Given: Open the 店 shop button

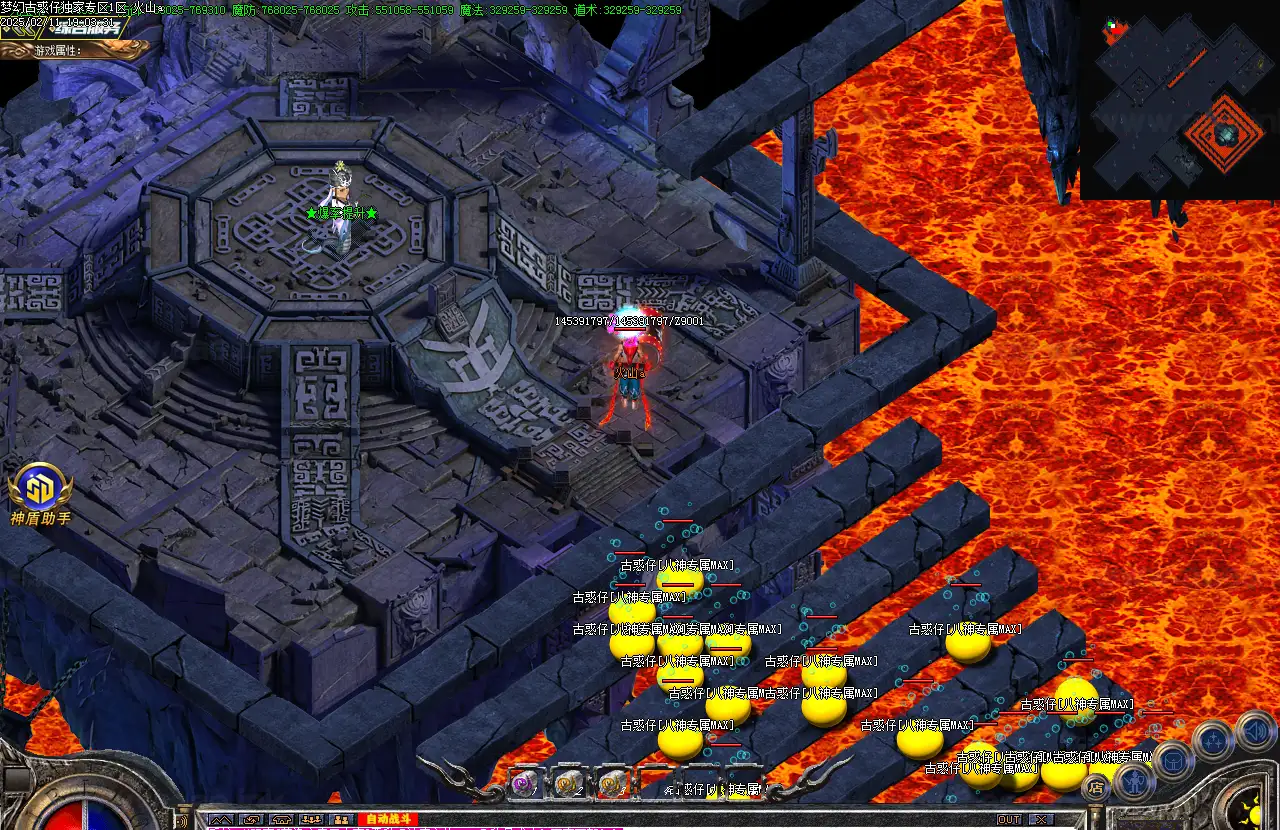Looking at the screenshot, I should click(x=1096, y=787).
